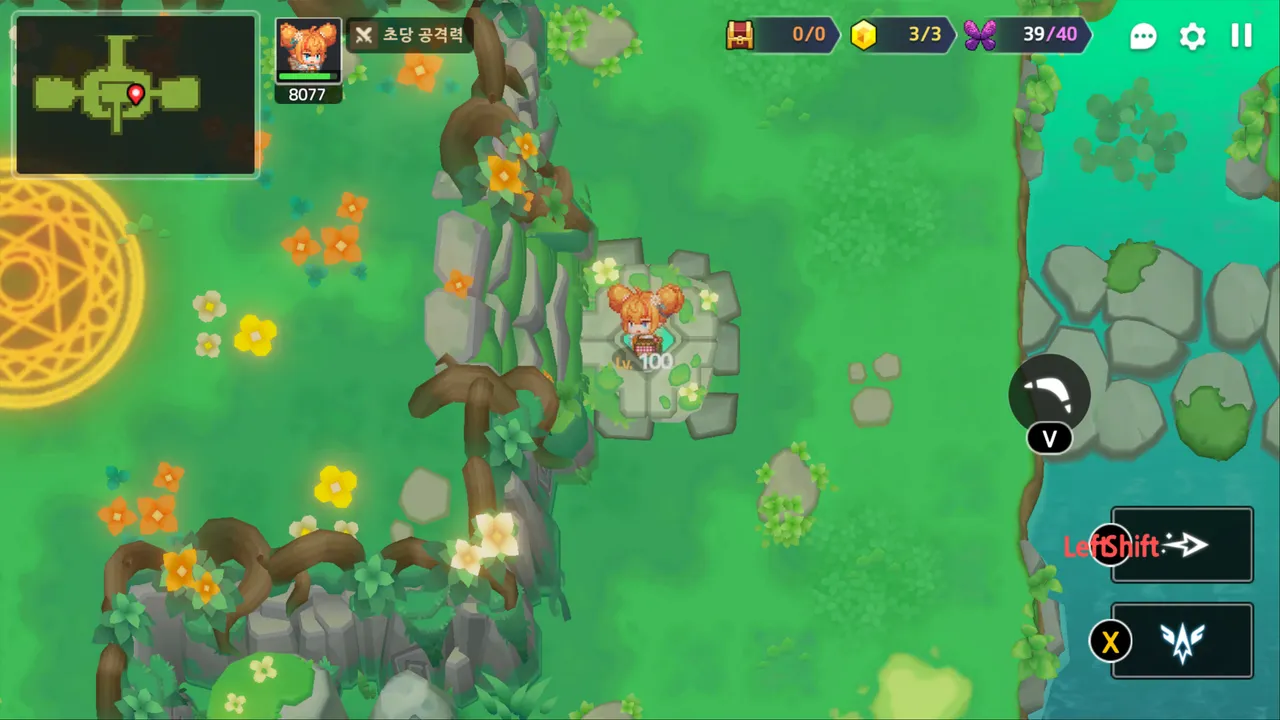Click the purple butterfly collection icon
Screen dimensions: 1280x720
coord(980,35)
